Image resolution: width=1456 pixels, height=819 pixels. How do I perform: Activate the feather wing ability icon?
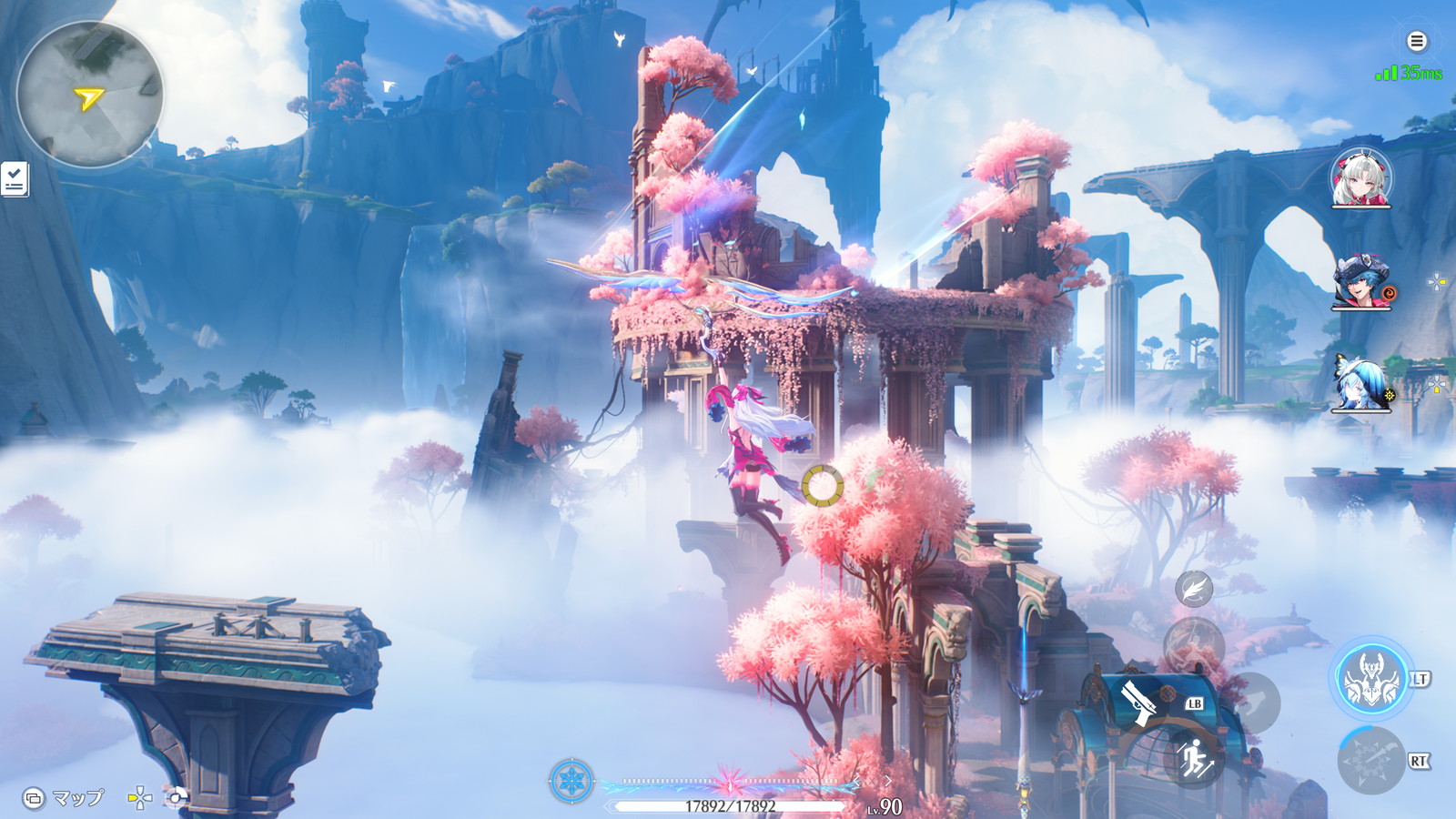coord(1193,589)
